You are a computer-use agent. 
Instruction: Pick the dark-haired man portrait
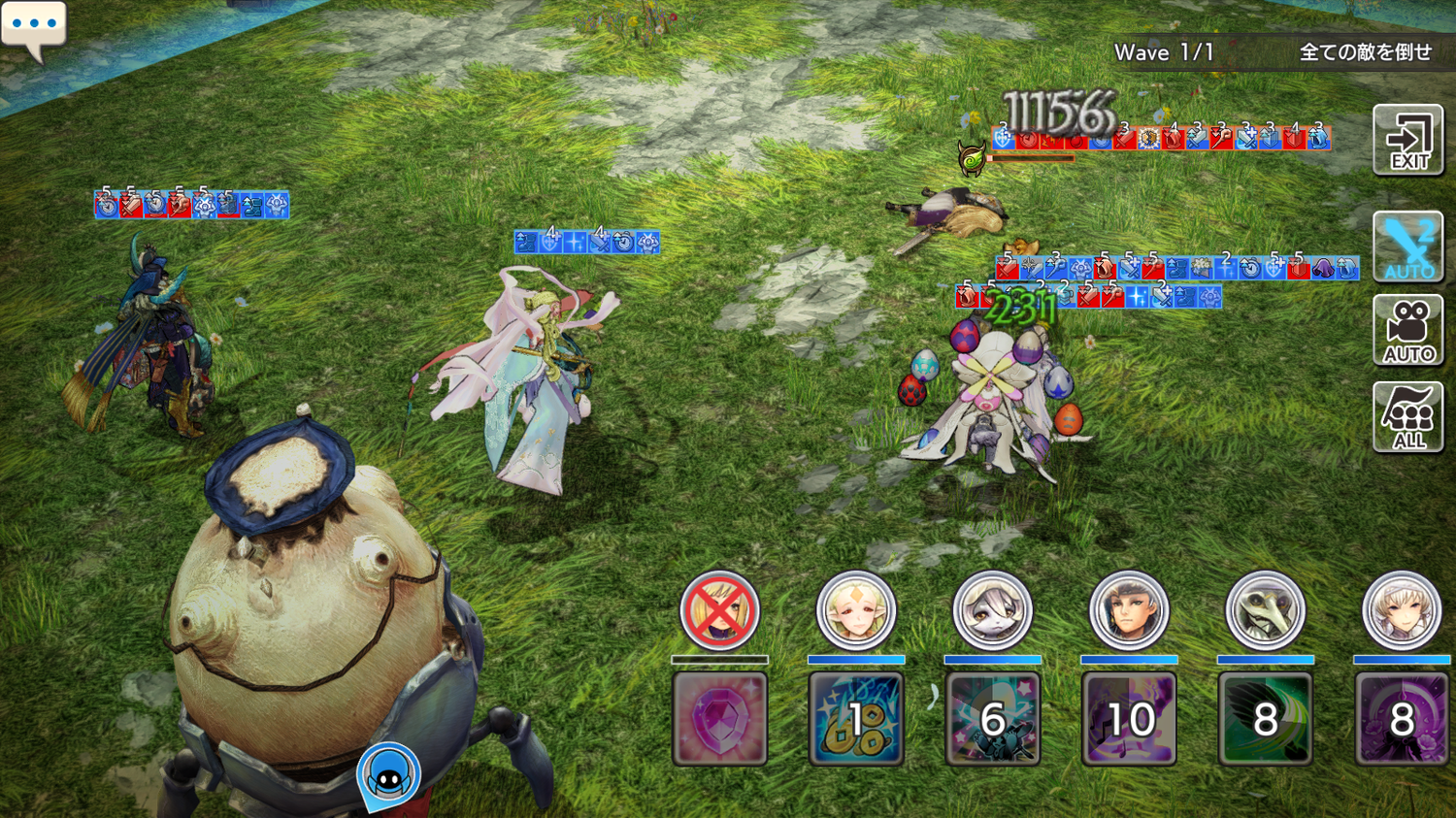tap(1128, 610)
